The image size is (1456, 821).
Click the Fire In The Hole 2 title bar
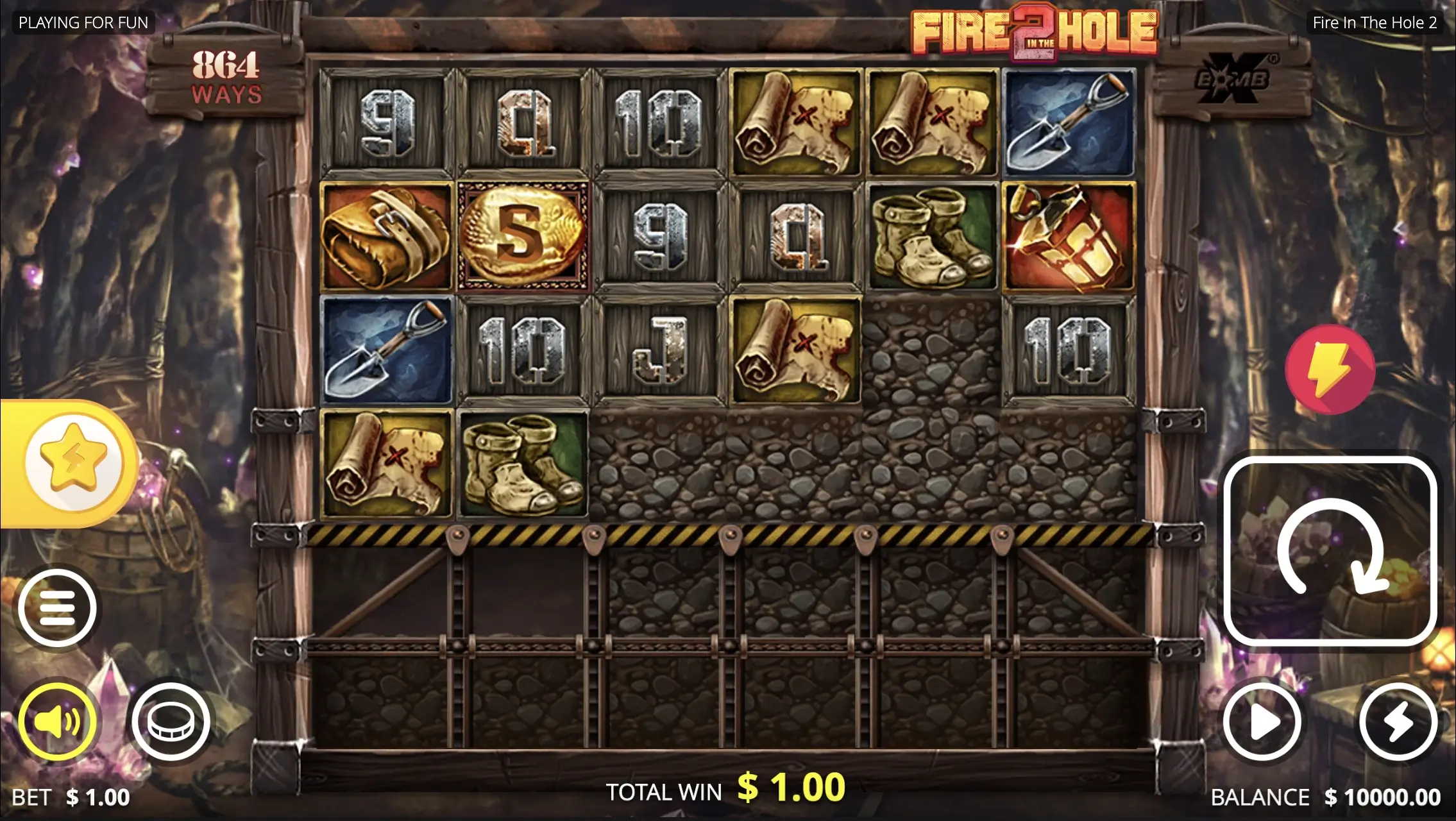point(1375,22)
